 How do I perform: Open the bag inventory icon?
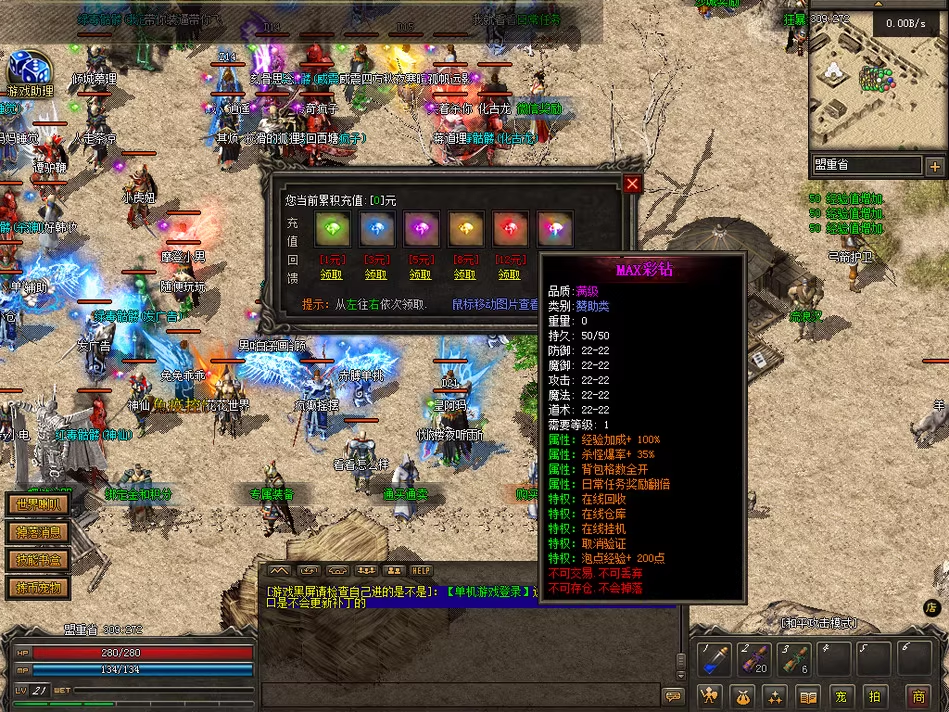(x=741, y=696)
